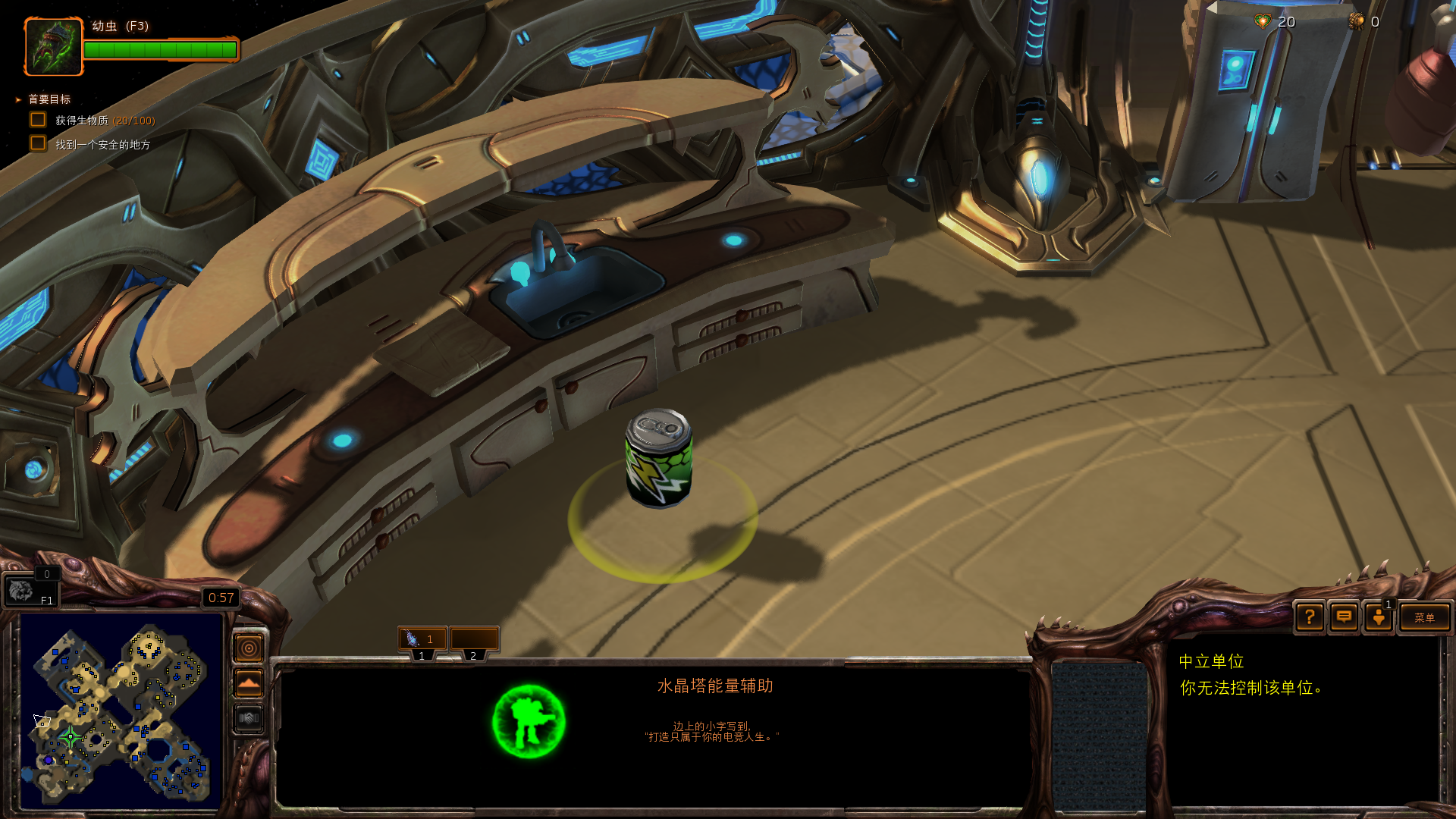Select control group 1
The height and width of the screenshot is (819, 1456).
point(422,639)
